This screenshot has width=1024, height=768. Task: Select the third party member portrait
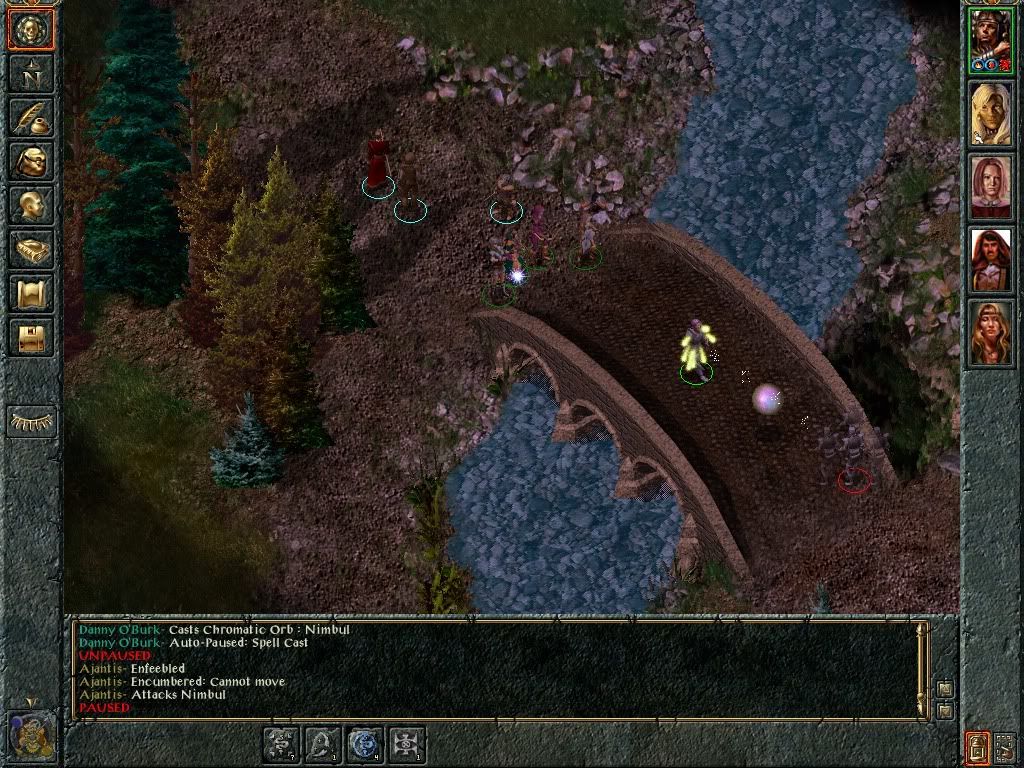pyautogui.click(x=991, y=186)
